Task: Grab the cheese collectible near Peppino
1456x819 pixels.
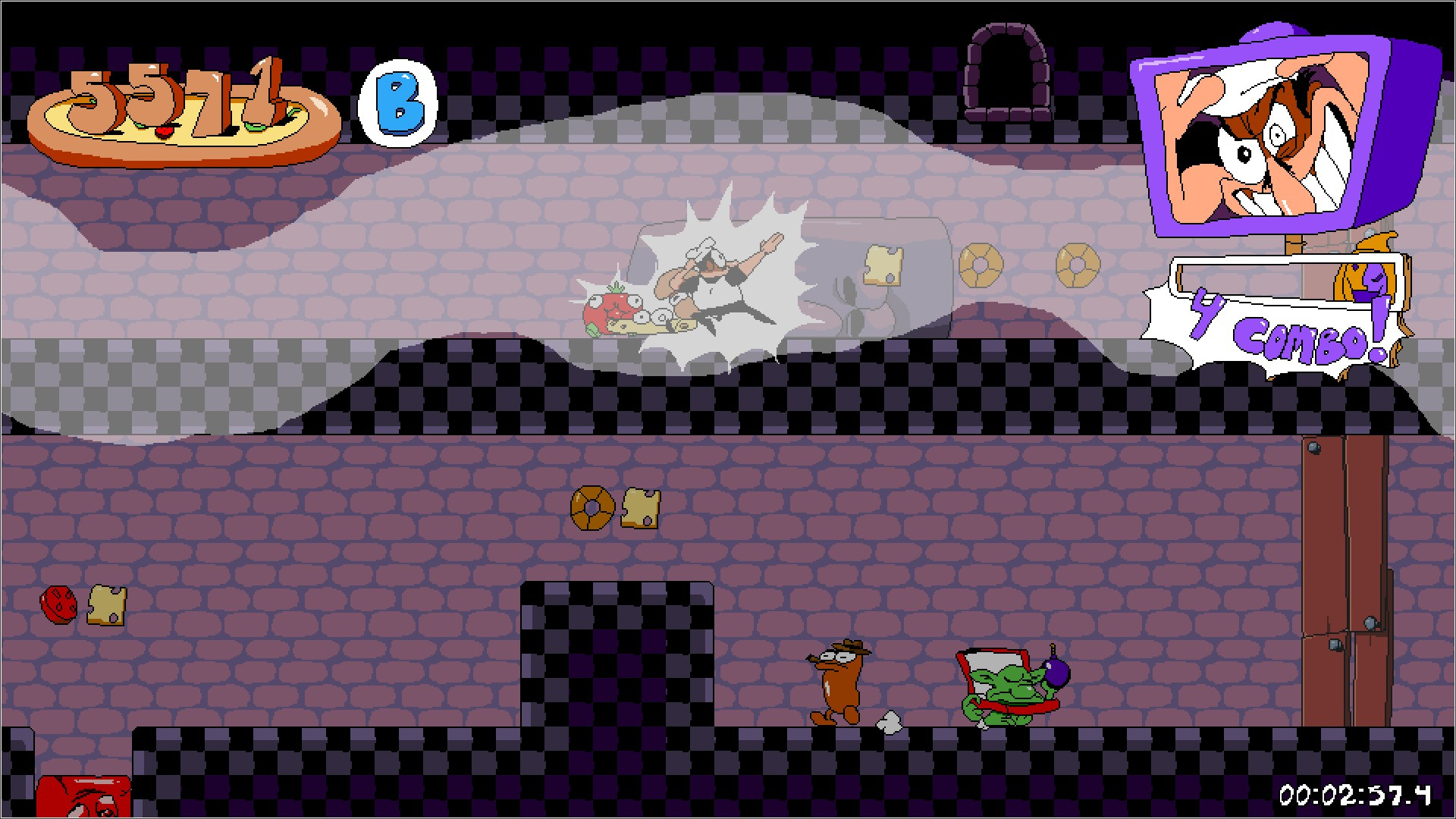Action: (882, 265)
